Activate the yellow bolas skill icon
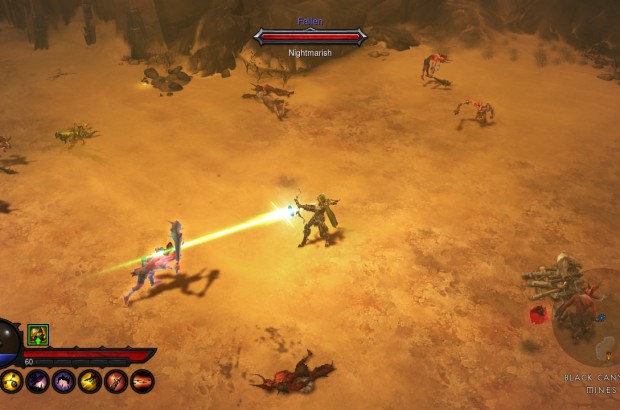The height and width of the screenshot is (410, 620). point(12,381)
